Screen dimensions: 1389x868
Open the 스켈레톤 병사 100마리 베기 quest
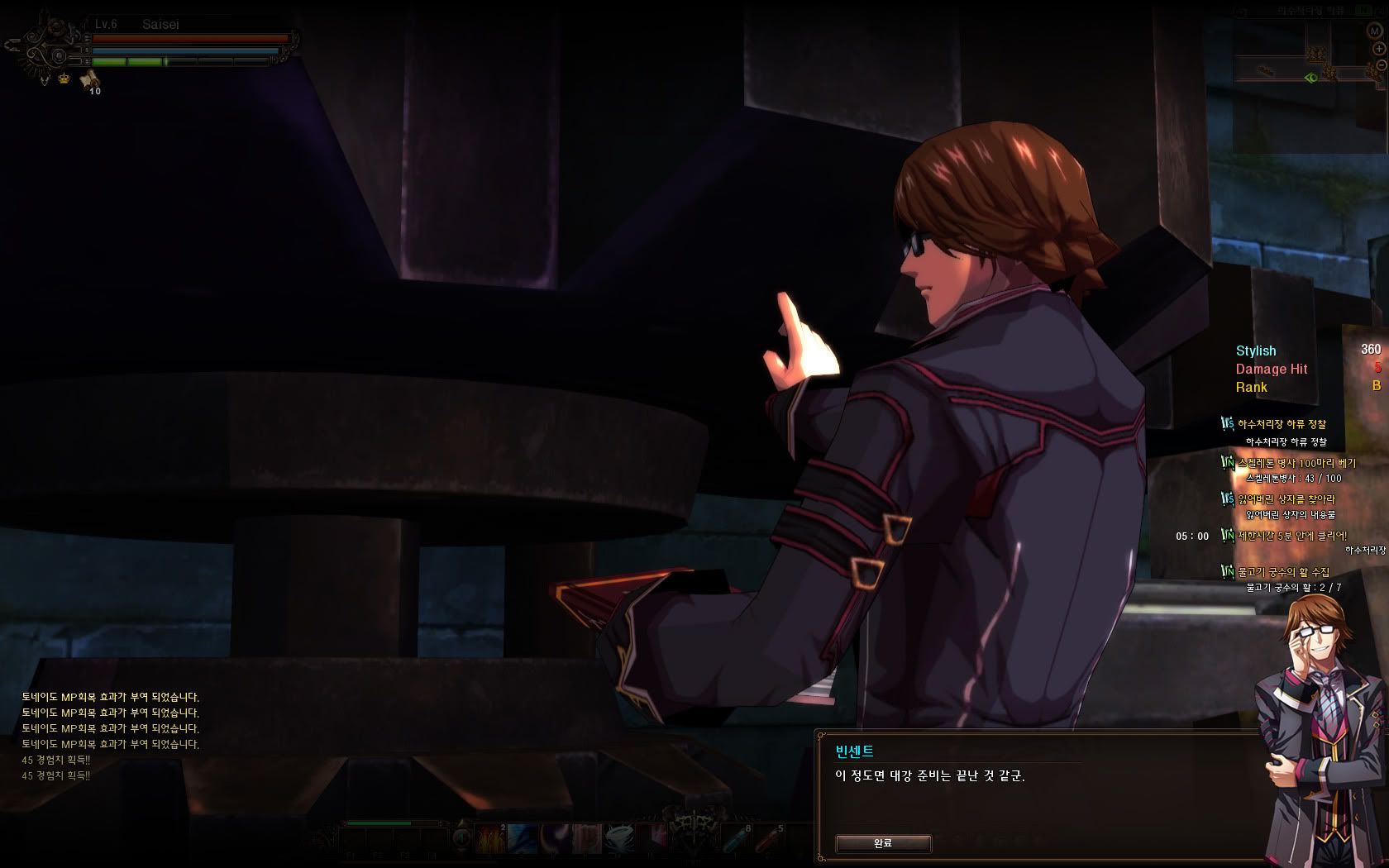1296,463
